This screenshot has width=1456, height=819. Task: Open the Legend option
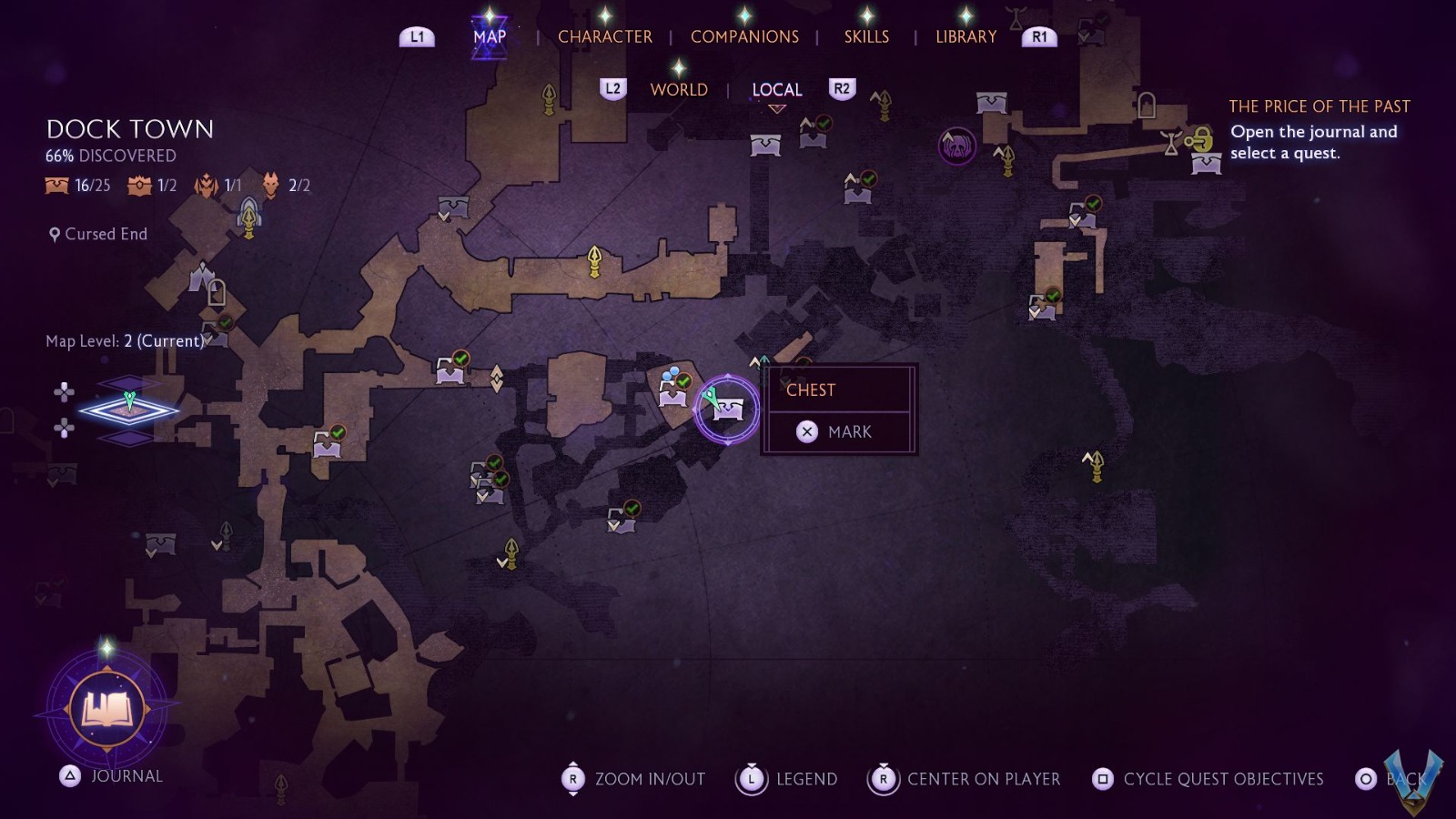click(787, 779)
